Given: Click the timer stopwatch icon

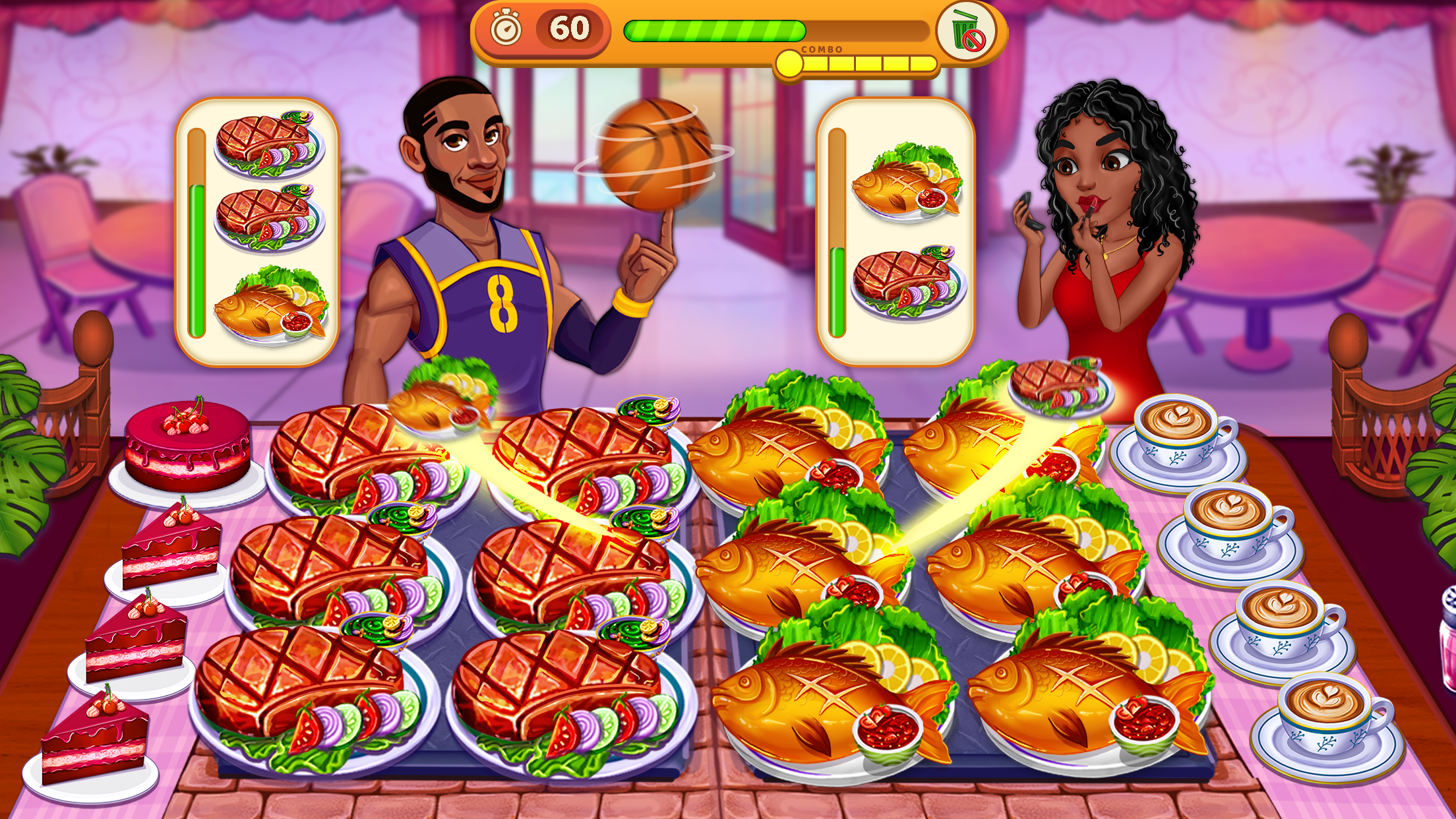Looking at the screenshot, I should point(506,28).
